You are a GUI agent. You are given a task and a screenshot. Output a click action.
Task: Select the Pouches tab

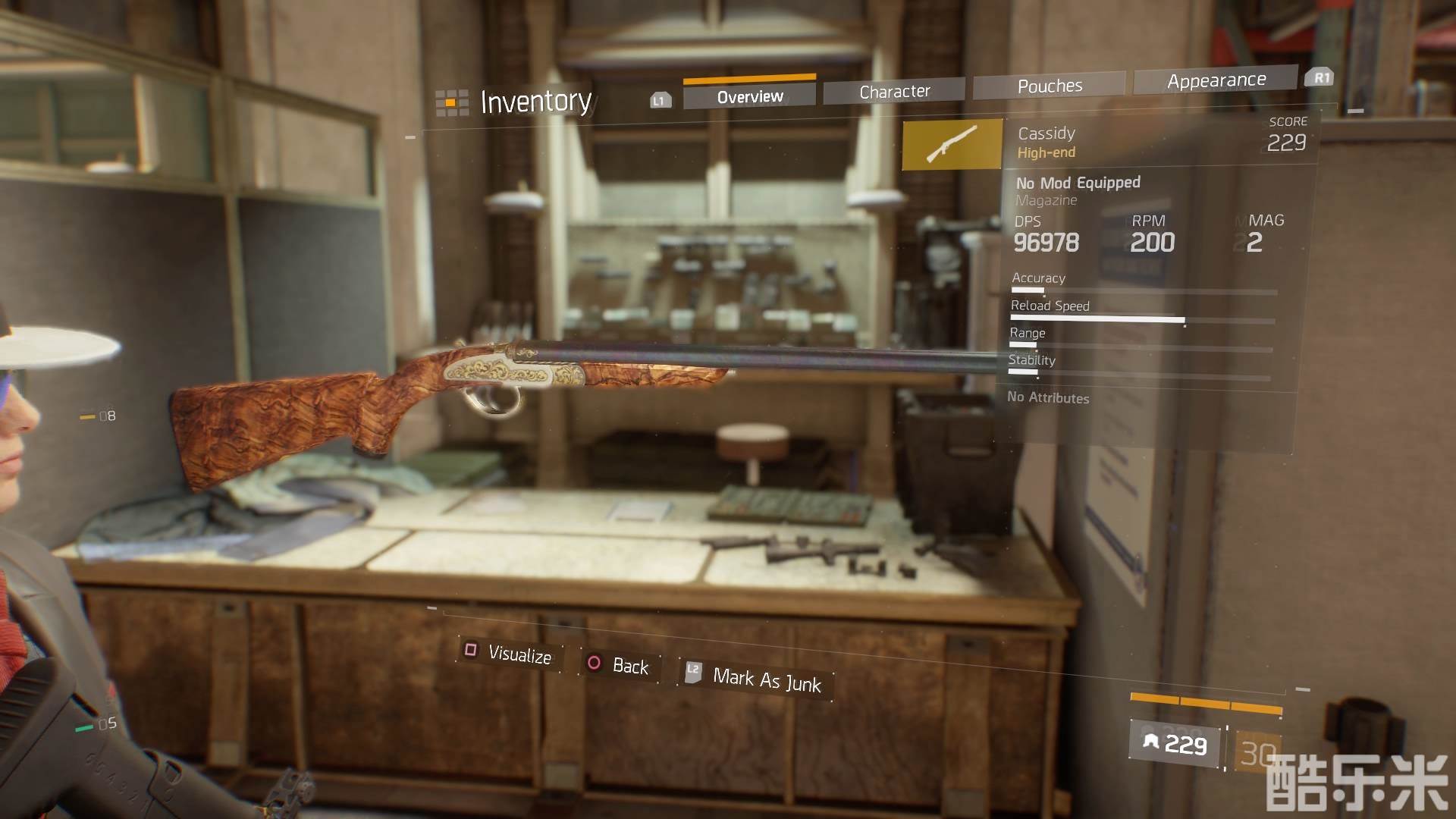click(1050, 86)
